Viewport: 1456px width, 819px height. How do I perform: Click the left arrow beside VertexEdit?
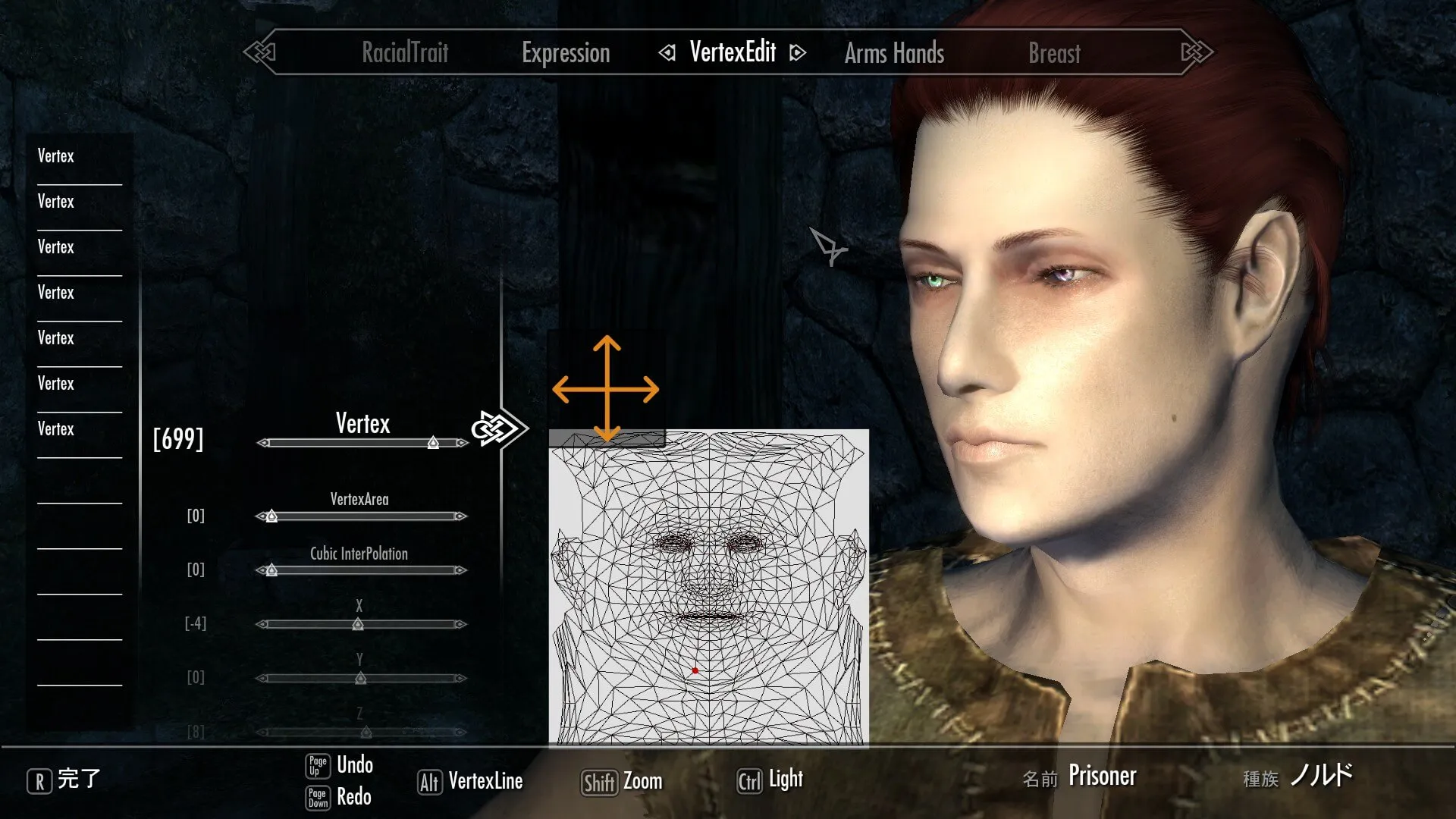[x=667, y=53]
